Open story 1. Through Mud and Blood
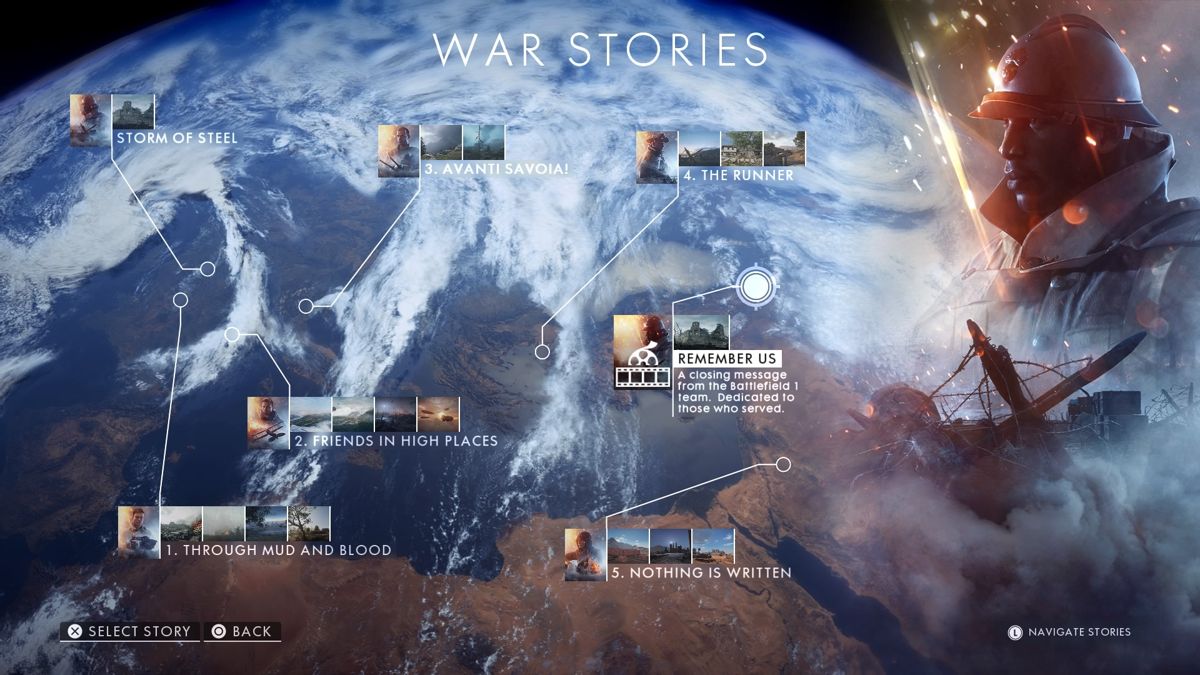 coord(278,550)
